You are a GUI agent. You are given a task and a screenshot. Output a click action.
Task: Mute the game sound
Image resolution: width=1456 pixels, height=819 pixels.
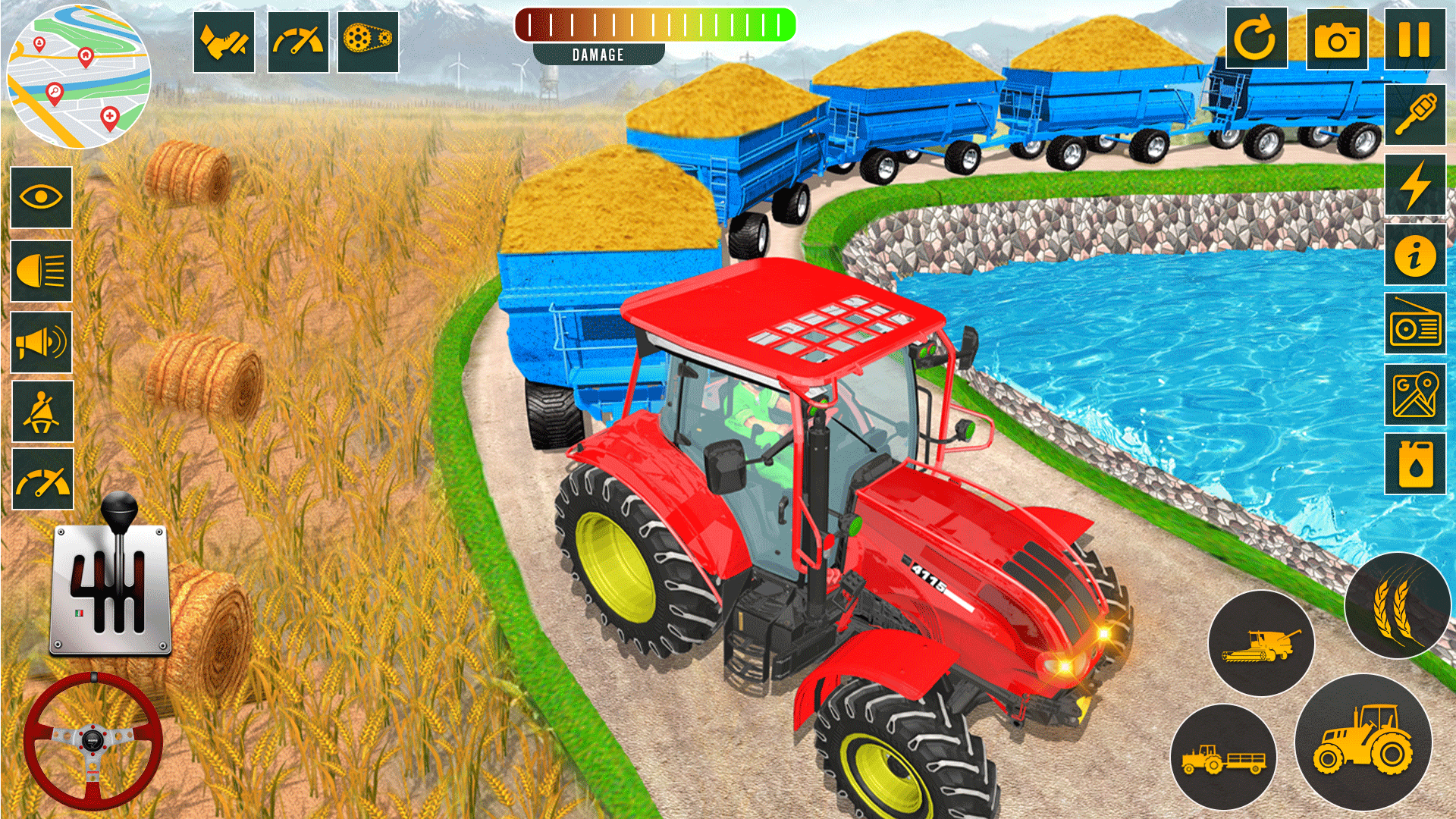(x=42, y=341)
